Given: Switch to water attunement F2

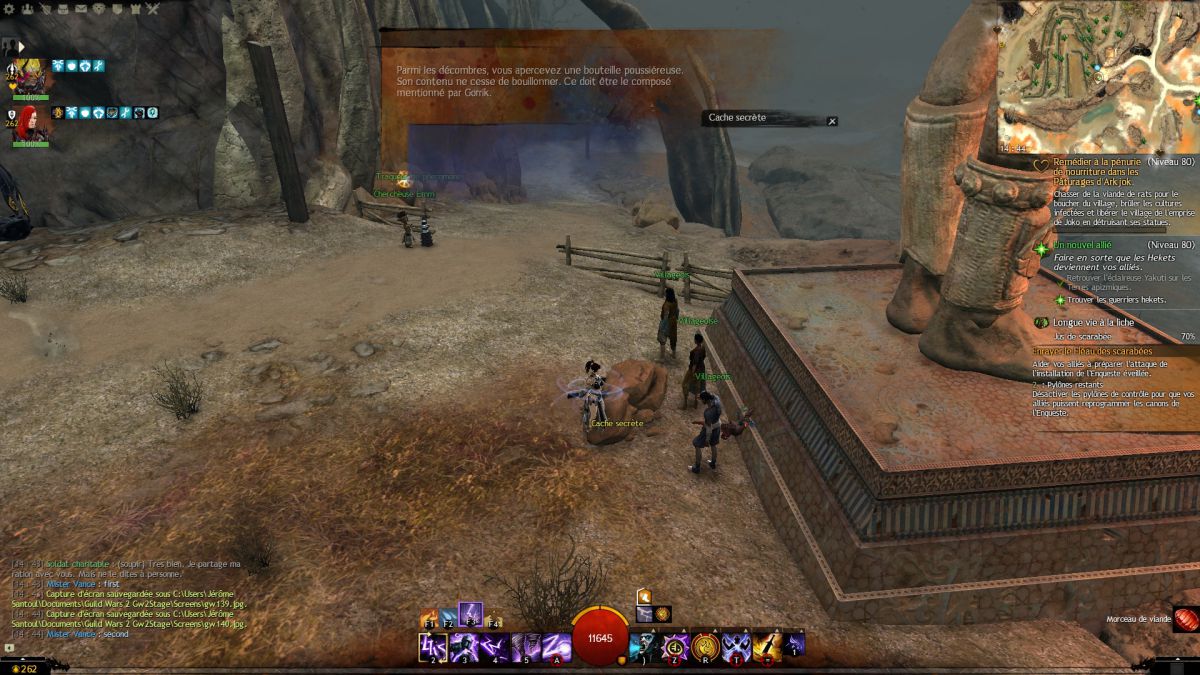Looking at the screenshot, I should (449, 619).
